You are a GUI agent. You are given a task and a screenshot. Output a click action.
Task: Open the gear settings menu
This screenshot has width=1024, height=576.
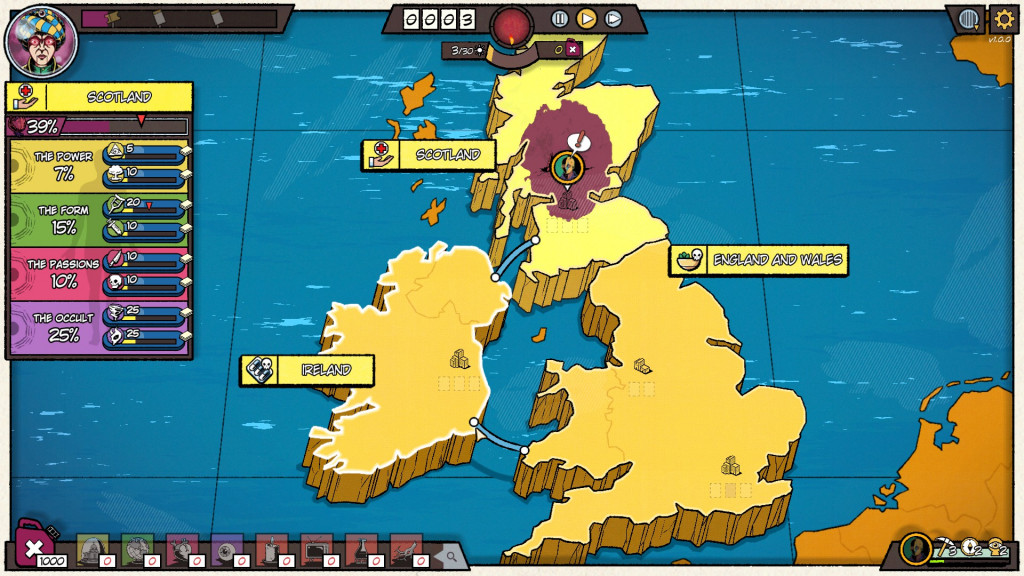[x=1003, y=18]
